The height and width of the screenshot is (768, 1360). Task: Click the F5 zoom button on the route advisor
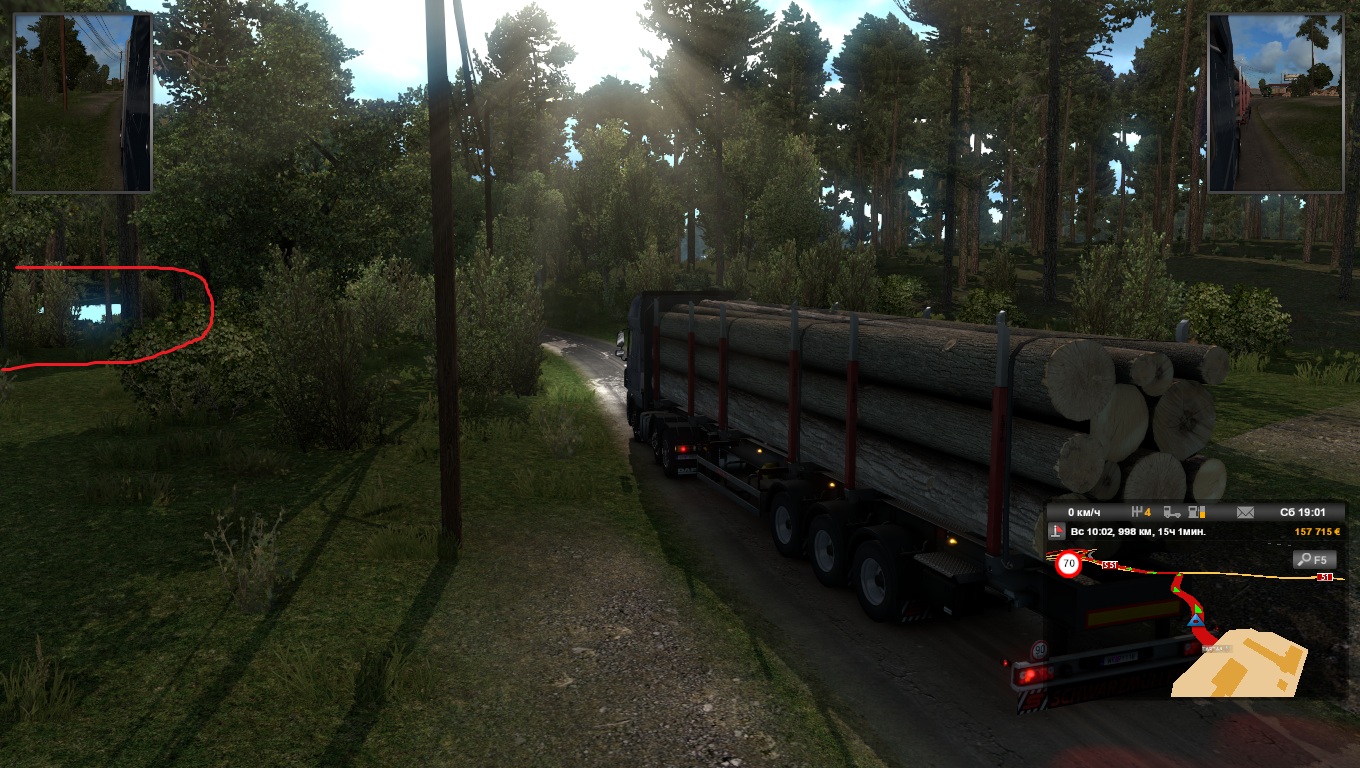coord(1314,560)
